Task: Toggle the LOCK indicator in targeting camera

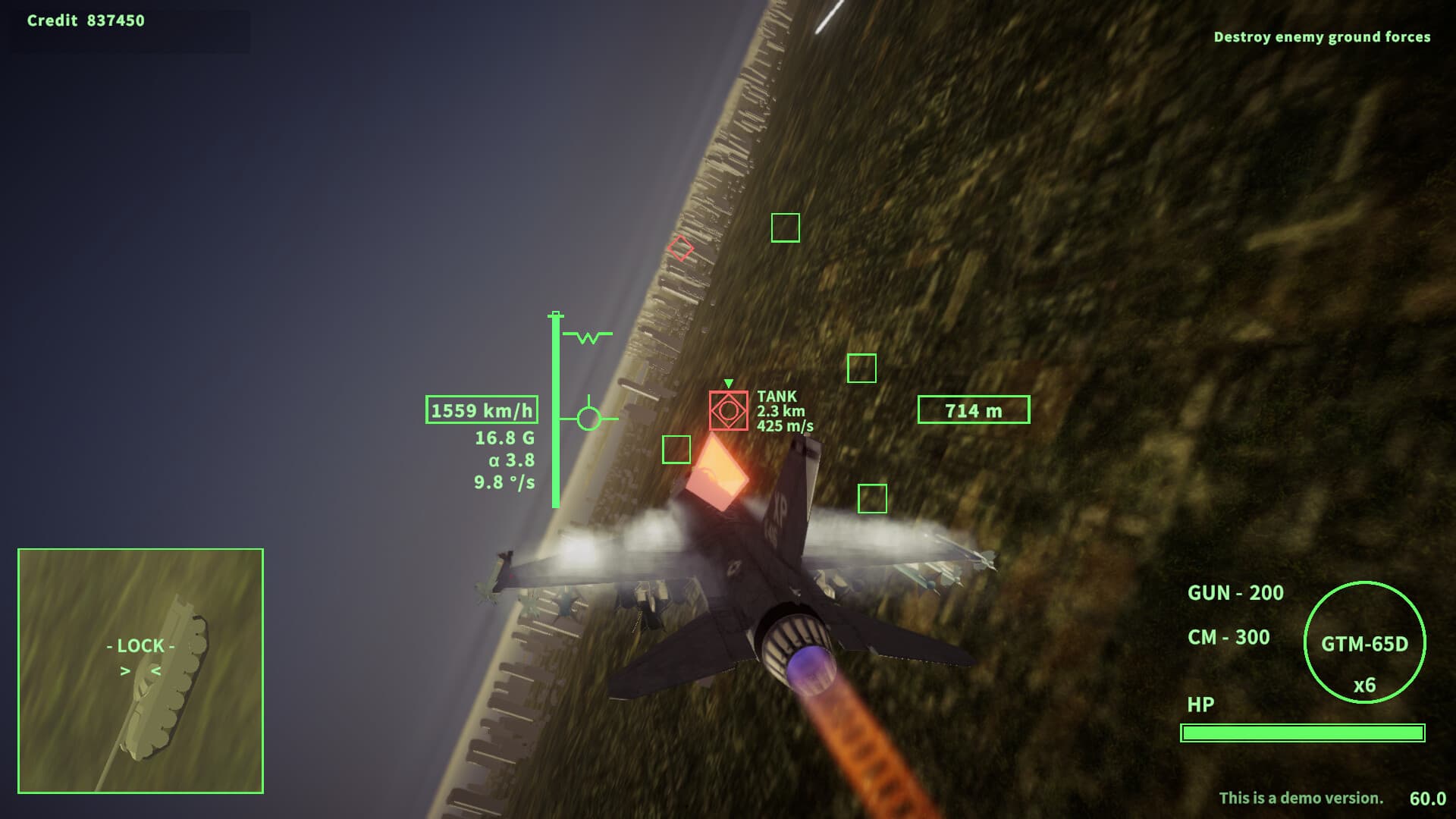Action: [140, 647]
